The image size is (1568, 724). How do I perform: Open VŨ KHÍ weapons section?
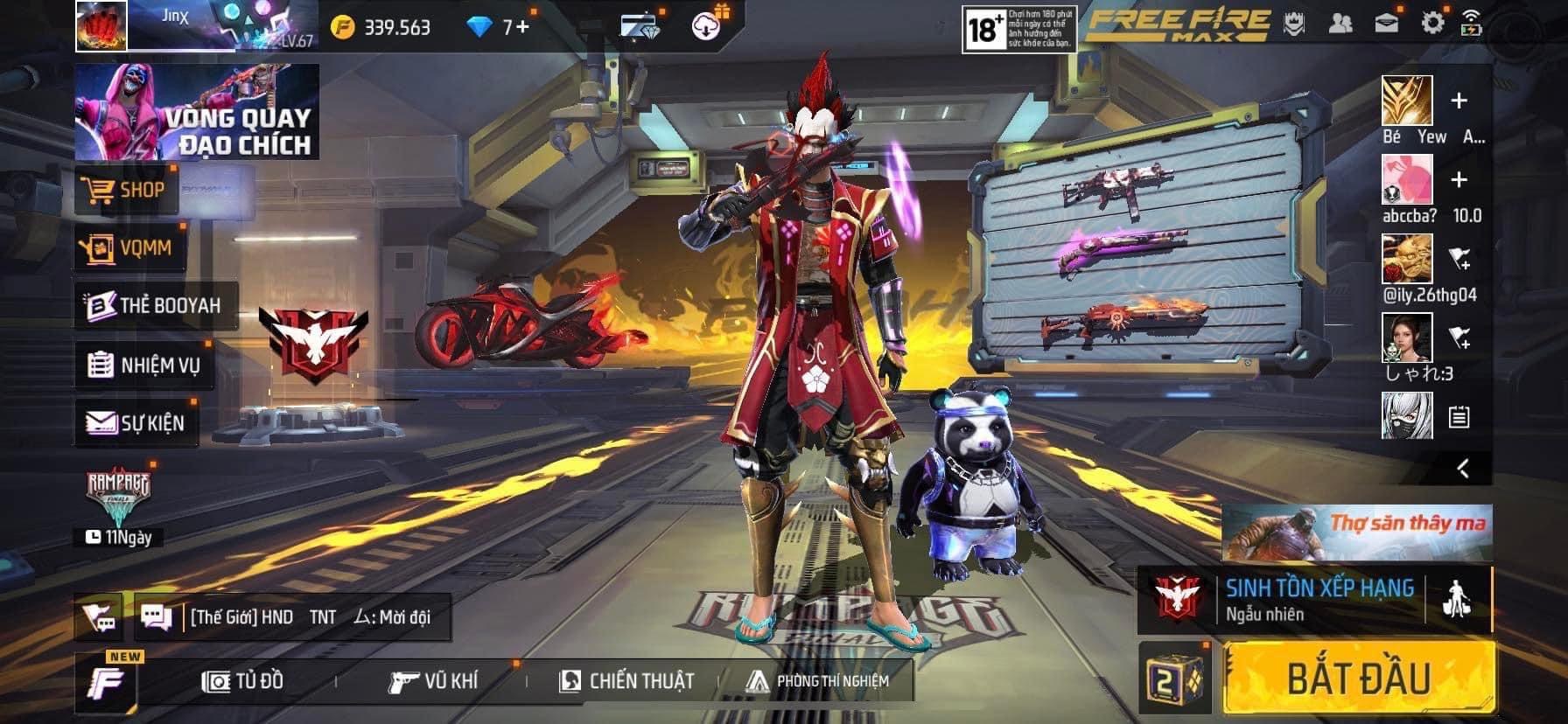[434, 681]
